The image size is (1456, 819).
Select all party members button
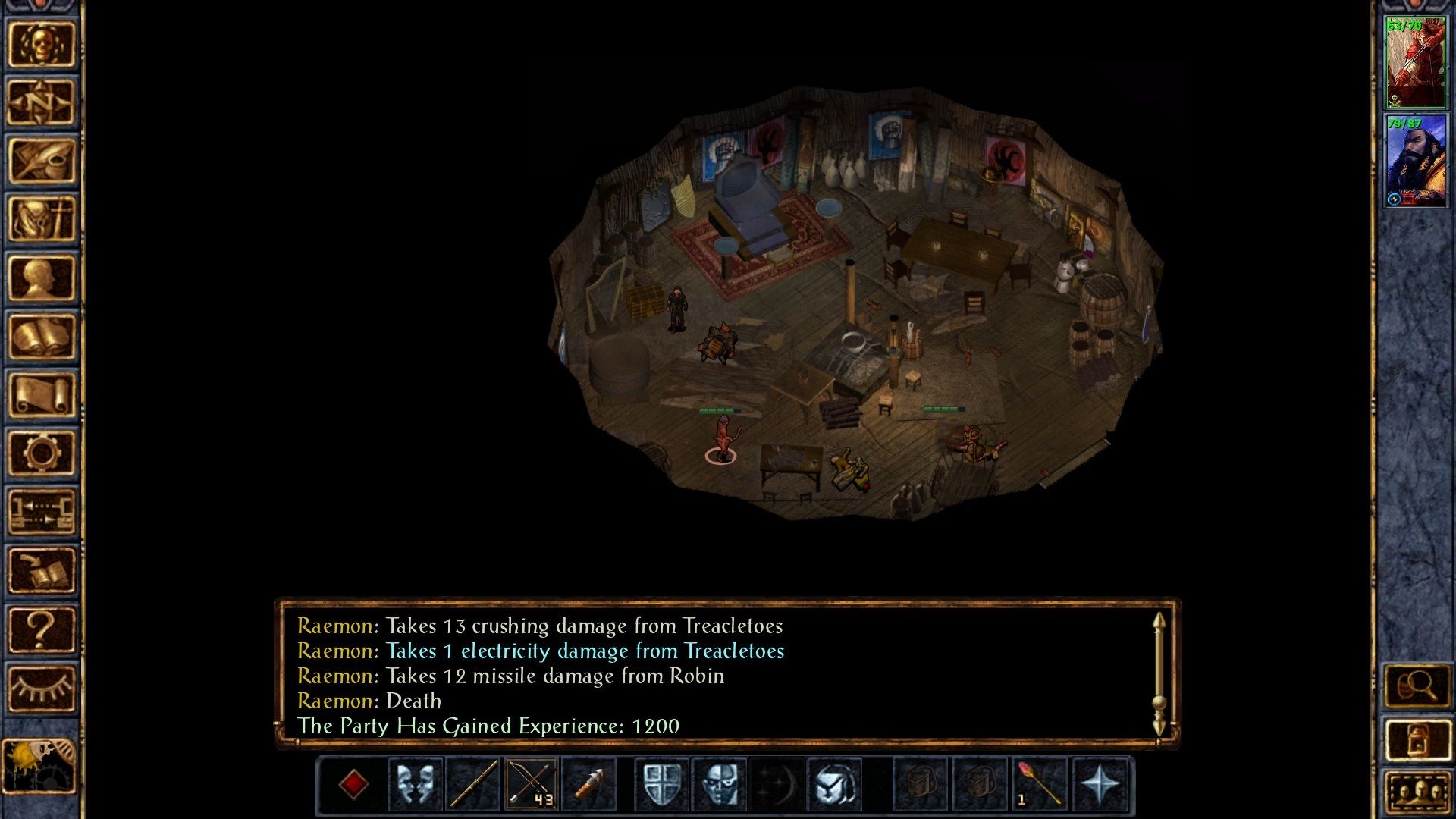coord(1417,792)
